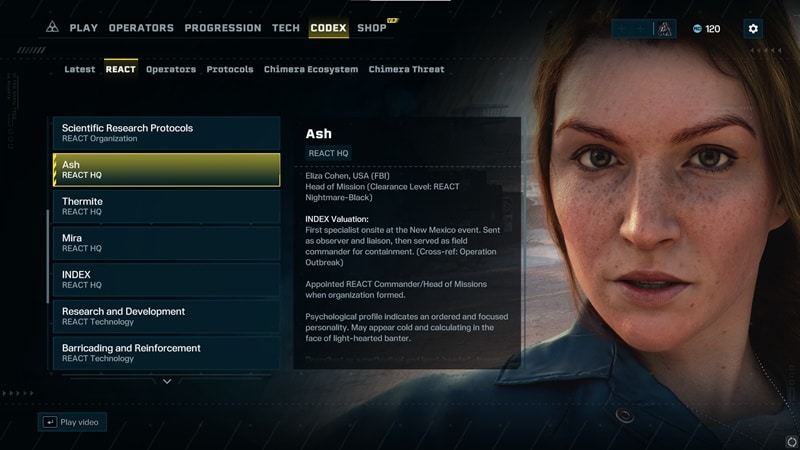
Task: Select the INDEX entry
Action: tap(166, 279)
